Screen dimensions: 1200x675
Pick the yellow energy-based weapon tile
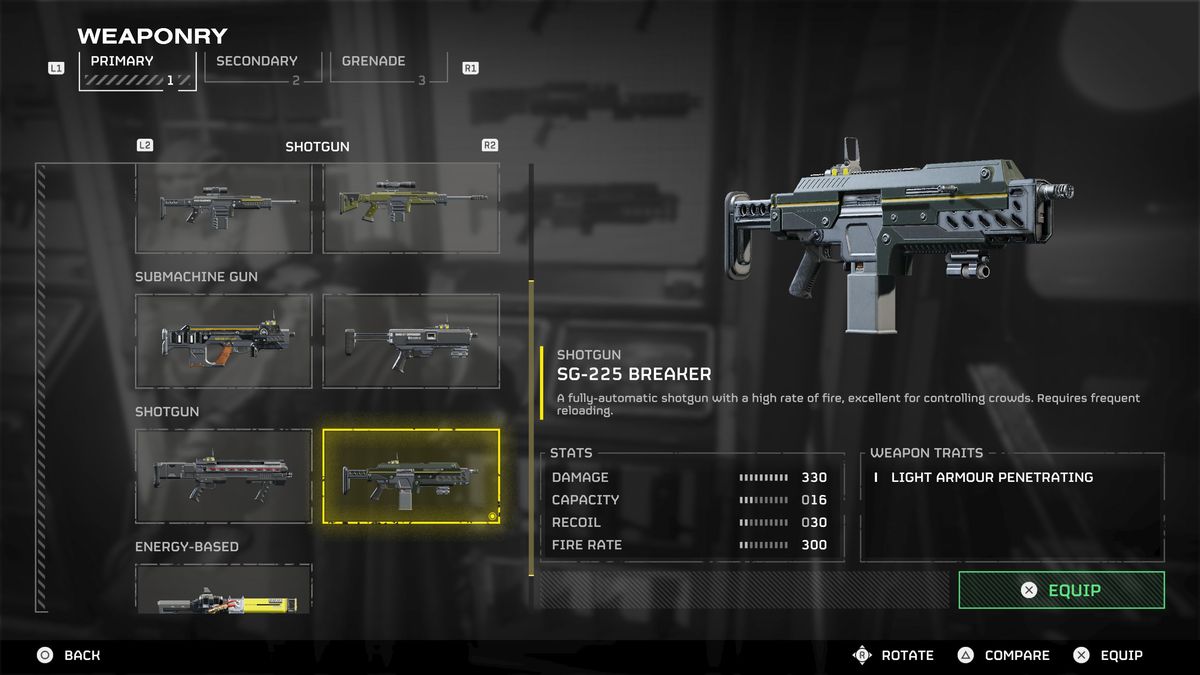coord(224,590)
